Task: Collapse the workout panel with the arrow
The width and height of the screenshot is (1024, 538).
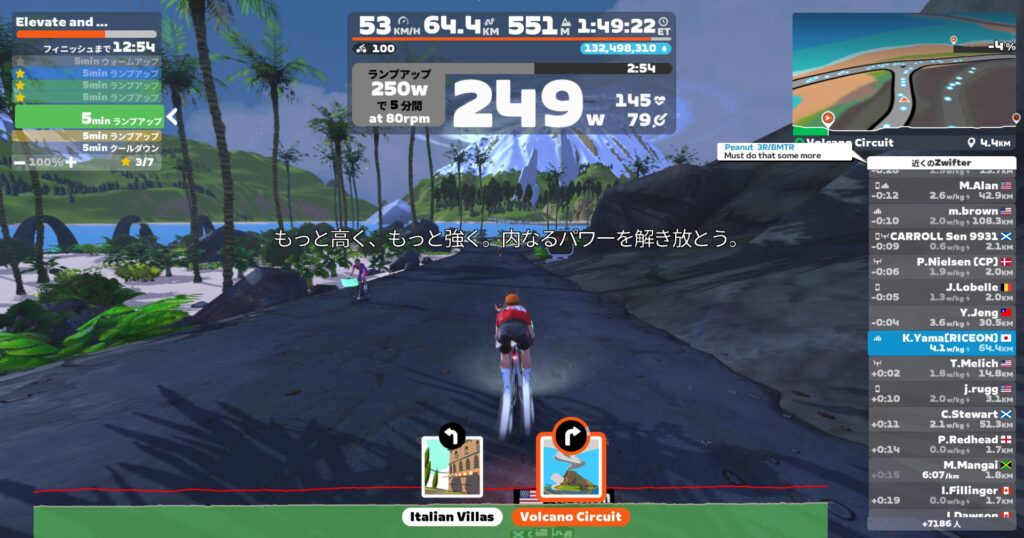Action: [x=172, y=117]
